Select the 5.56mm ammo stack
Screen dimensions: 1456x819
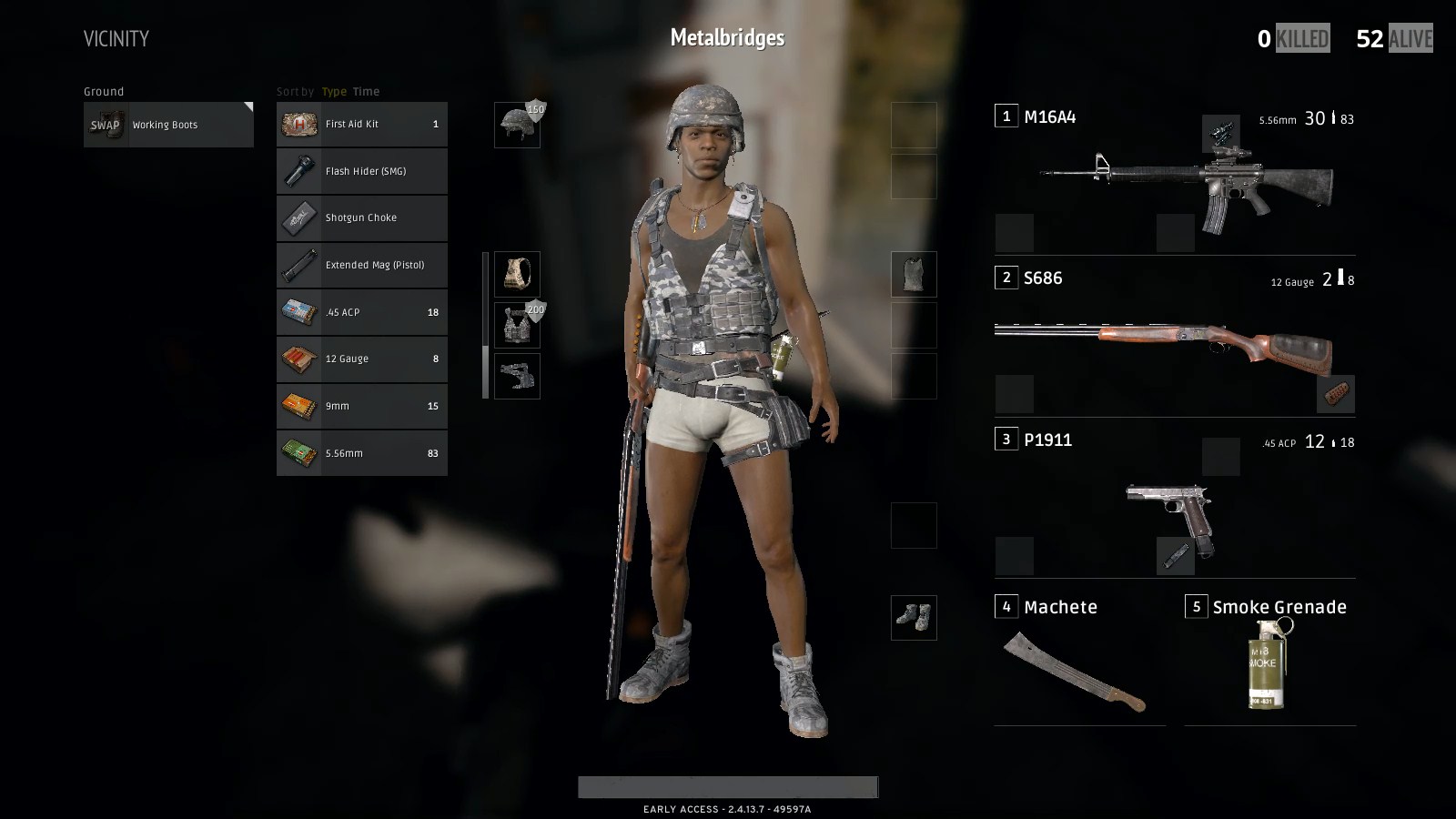pyautogui.click(x=361, y=453)
